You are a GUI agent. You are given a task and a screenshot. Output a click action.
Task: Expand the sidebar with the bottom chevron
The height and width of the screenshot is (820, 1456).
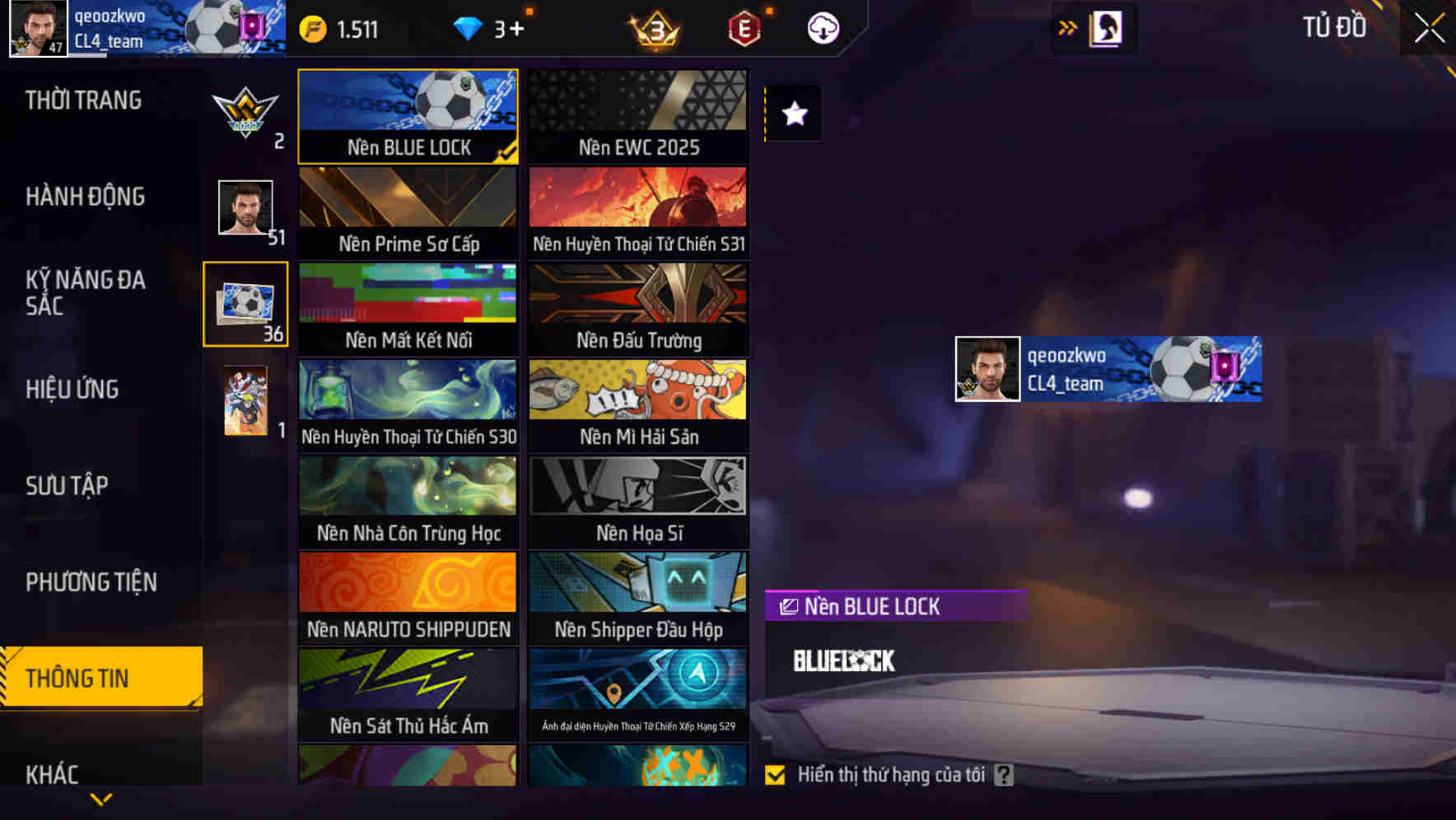[101, 798]
